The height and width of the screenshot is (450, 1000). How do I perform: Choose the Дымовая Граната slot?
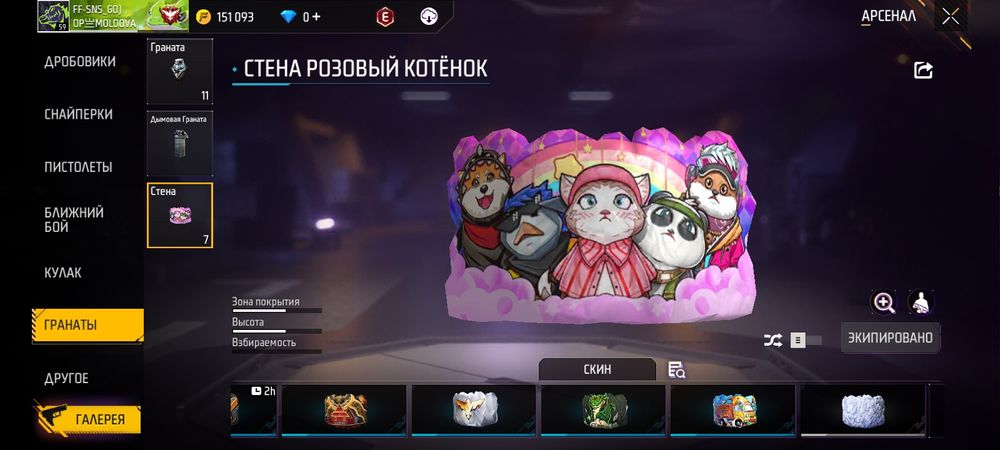180,143
